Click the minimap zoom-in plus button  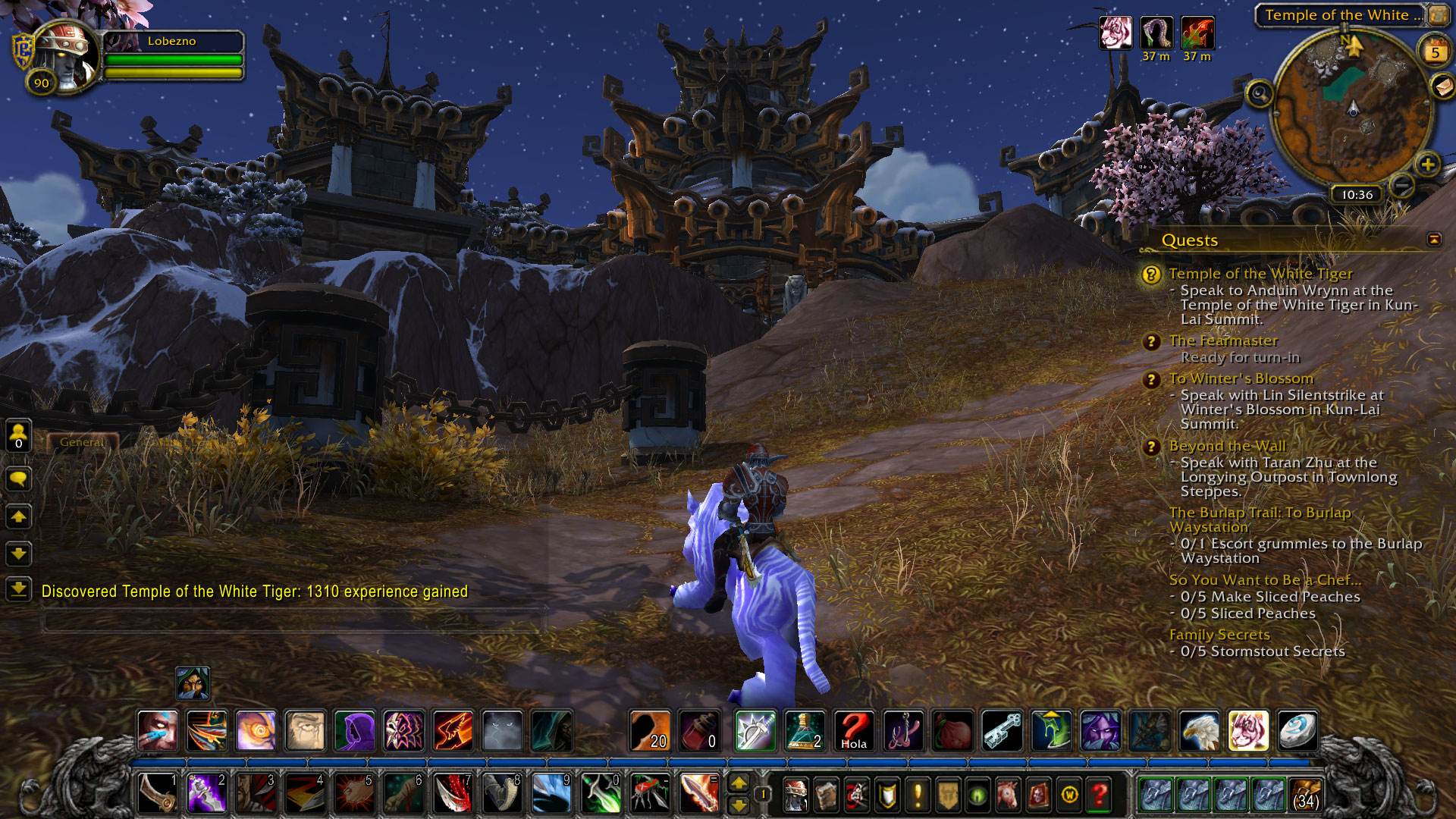(1427, 164)
